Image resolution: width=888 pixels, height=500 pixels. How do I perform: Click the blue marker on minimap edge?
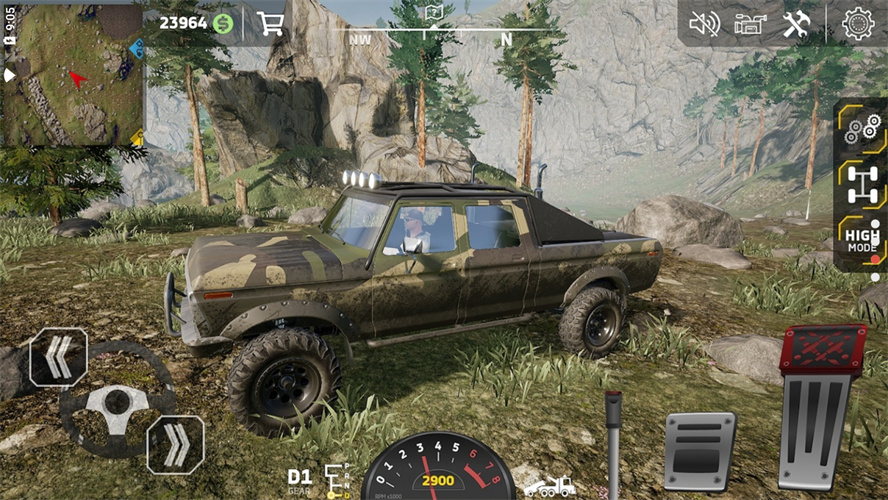[137, 48]
